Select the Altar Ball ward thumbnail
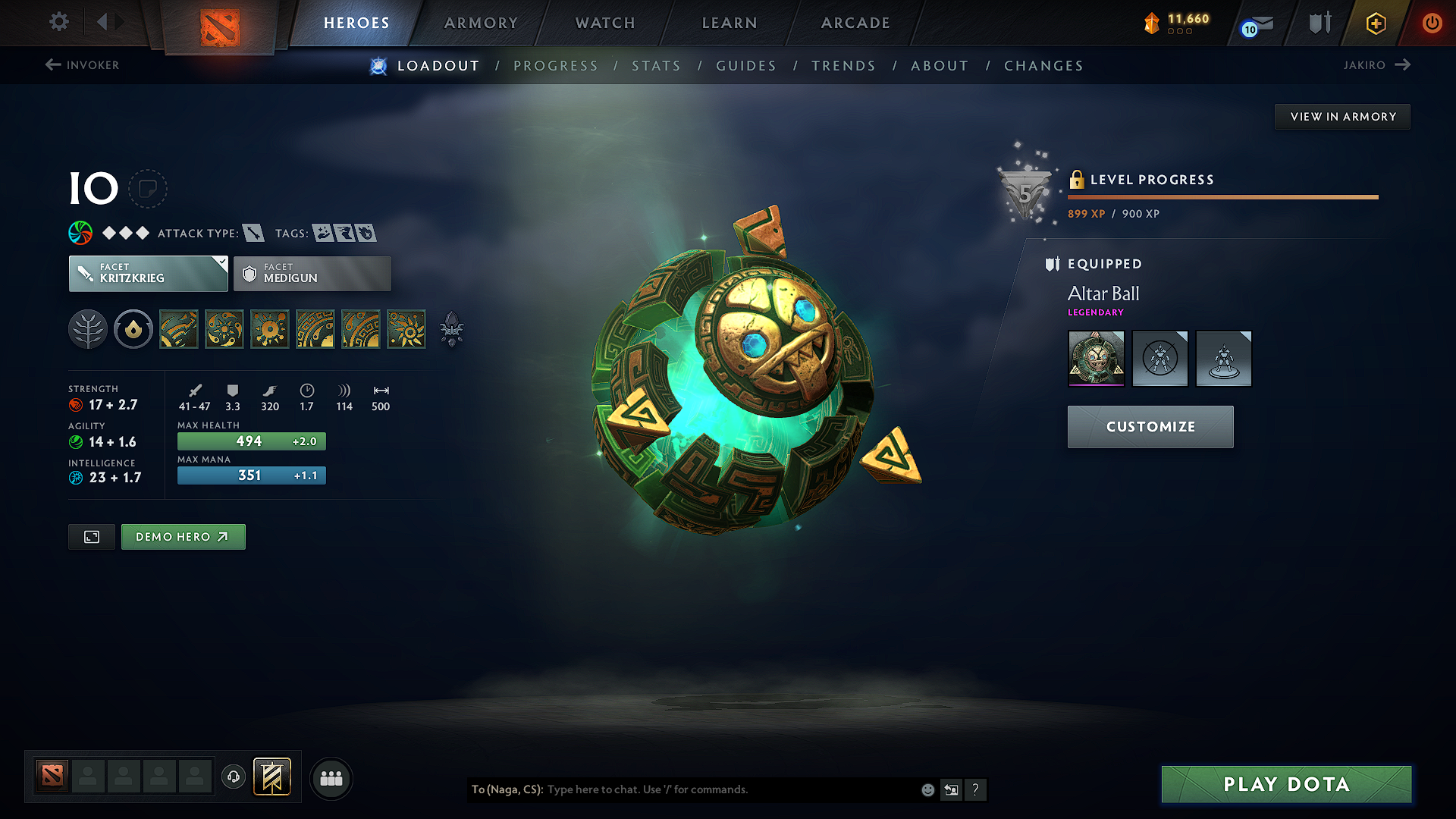Viewport: 1456px width, 819px height. coord(1096,358)
